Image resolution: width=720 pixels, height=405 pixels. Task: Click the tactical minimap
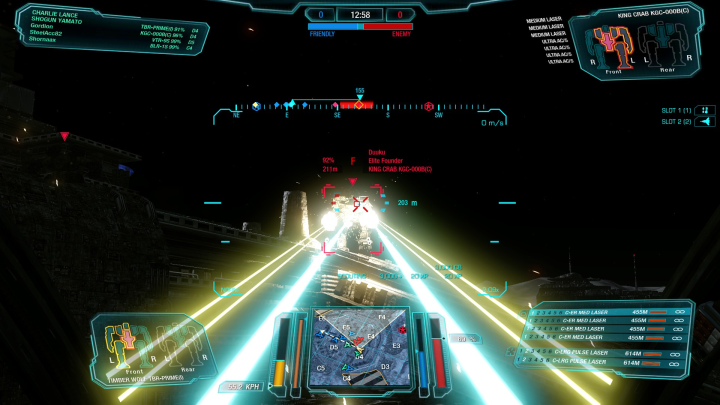tap(359, 346)
